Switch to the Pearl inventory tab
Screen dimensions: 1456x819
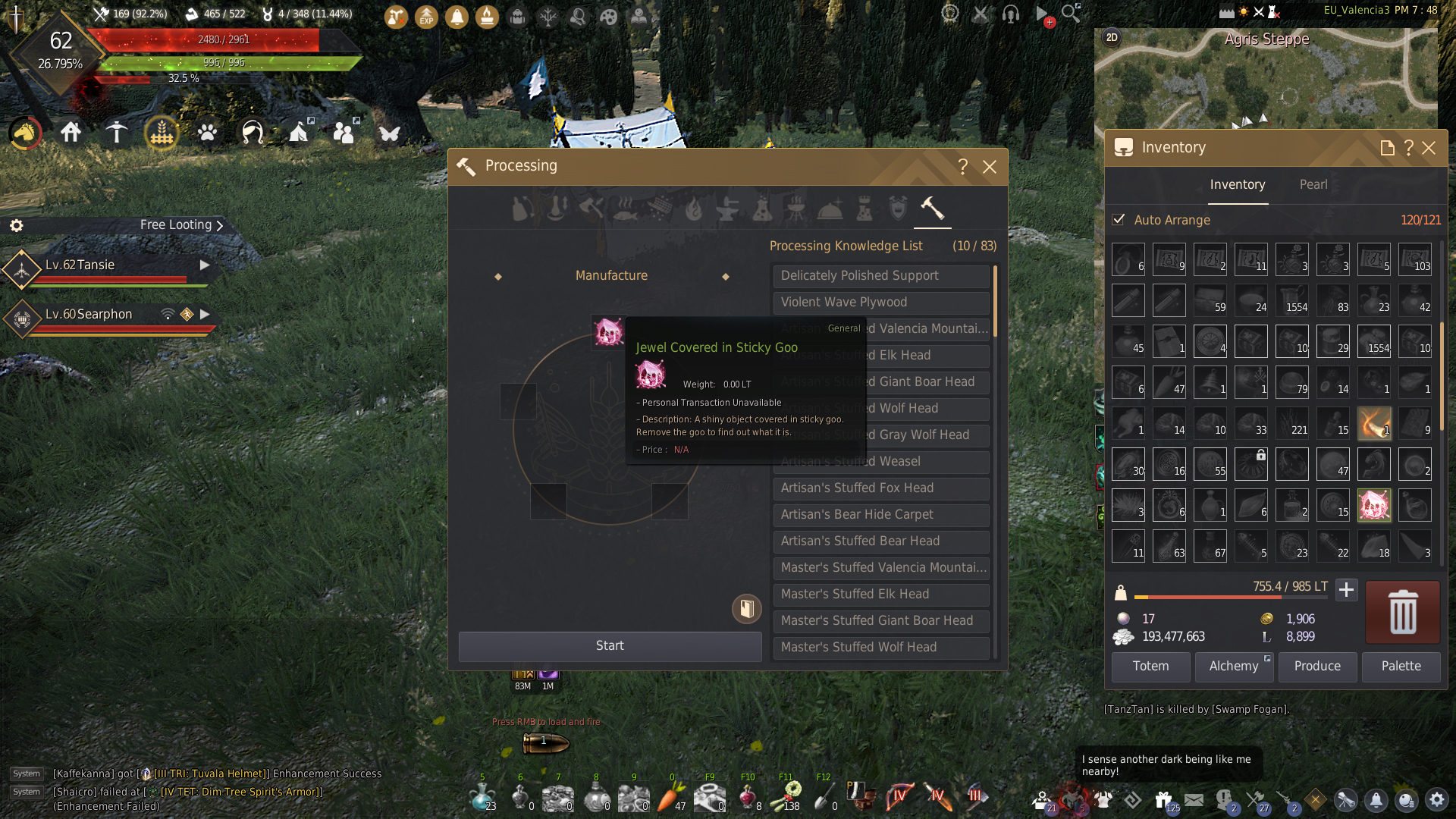tap(1313, 185)
